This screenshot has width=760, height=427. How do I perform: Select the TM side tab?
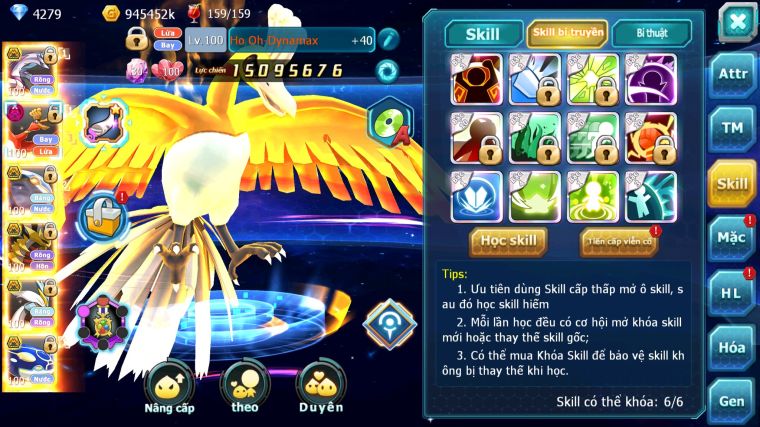732,128
